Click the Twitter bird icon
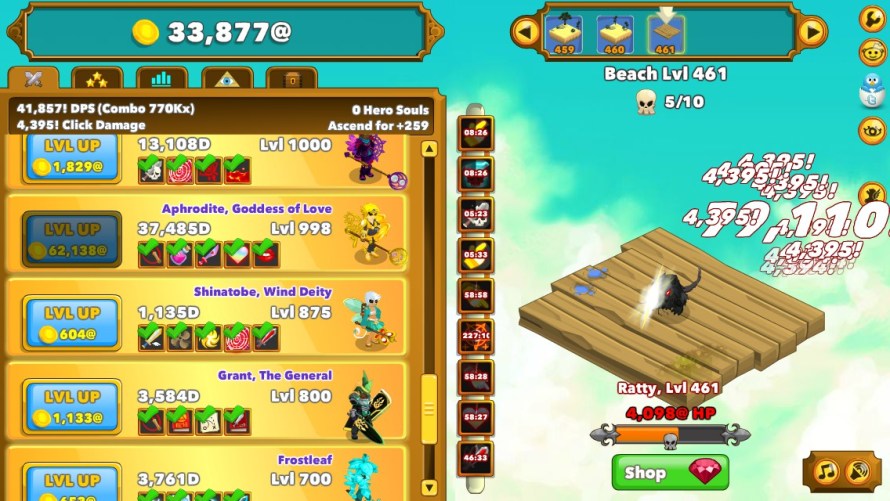The width and height of the screenshot is (890, 501). (x=871, y=92)
